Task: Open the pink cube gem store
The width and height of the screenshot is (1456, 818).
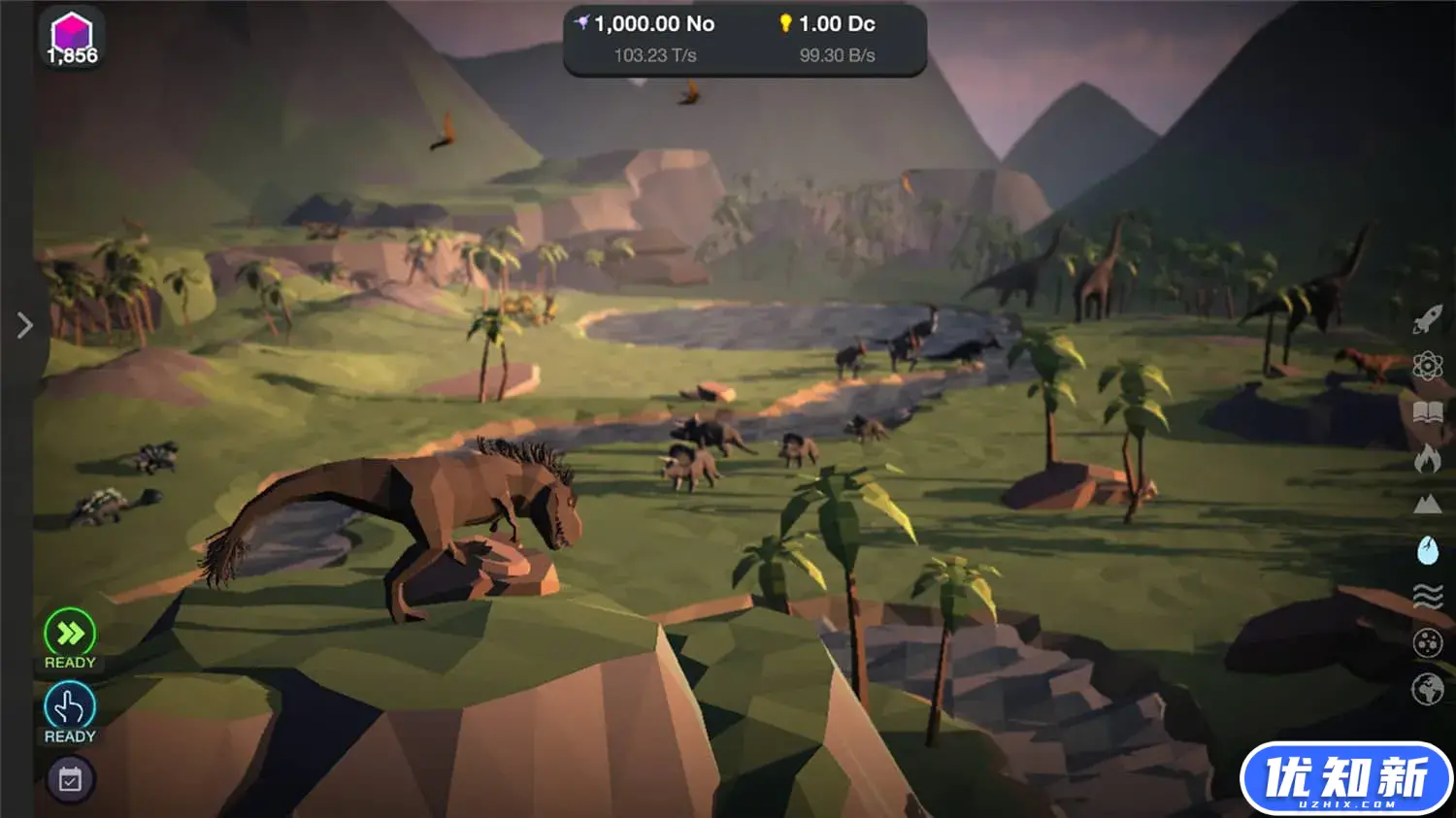Action: (72, 37)
